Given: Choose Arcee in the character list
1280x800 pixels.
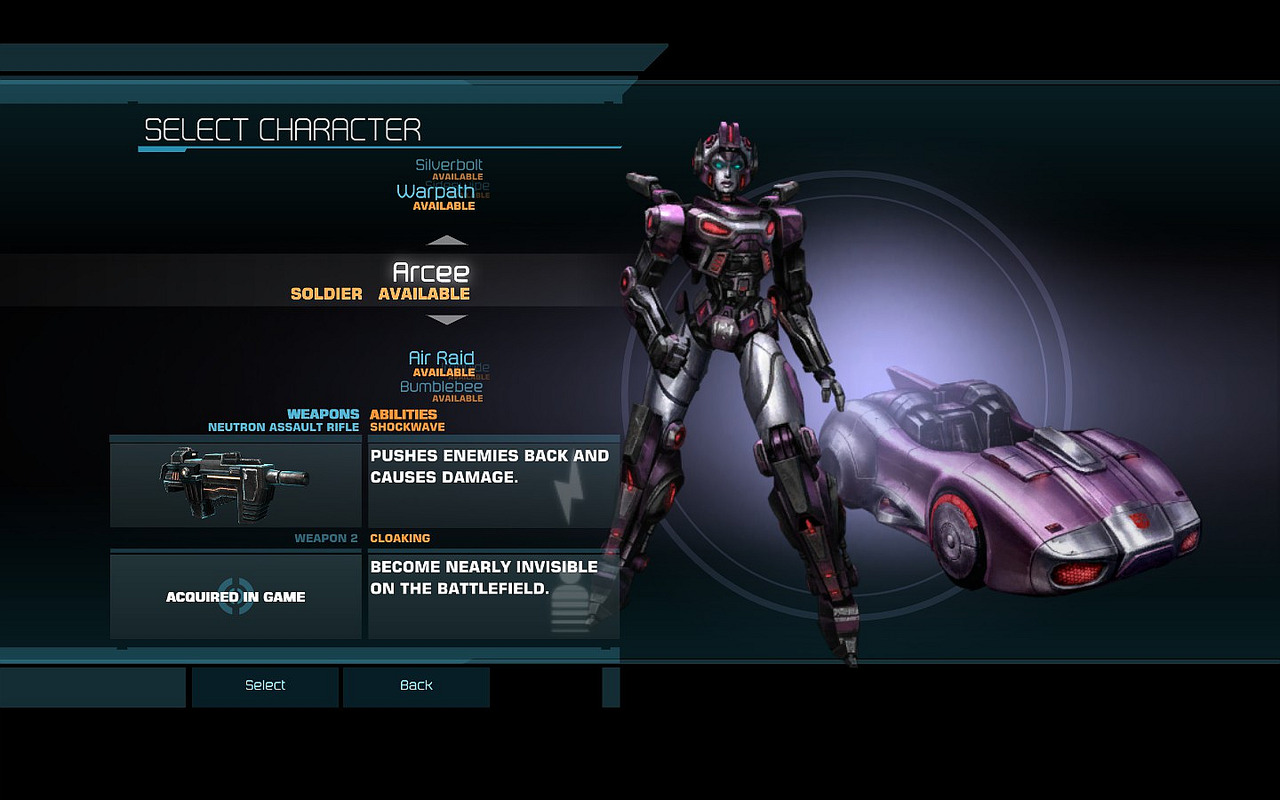Looking at the screenshot, I should pyautogui.click(x=430, y=273).
